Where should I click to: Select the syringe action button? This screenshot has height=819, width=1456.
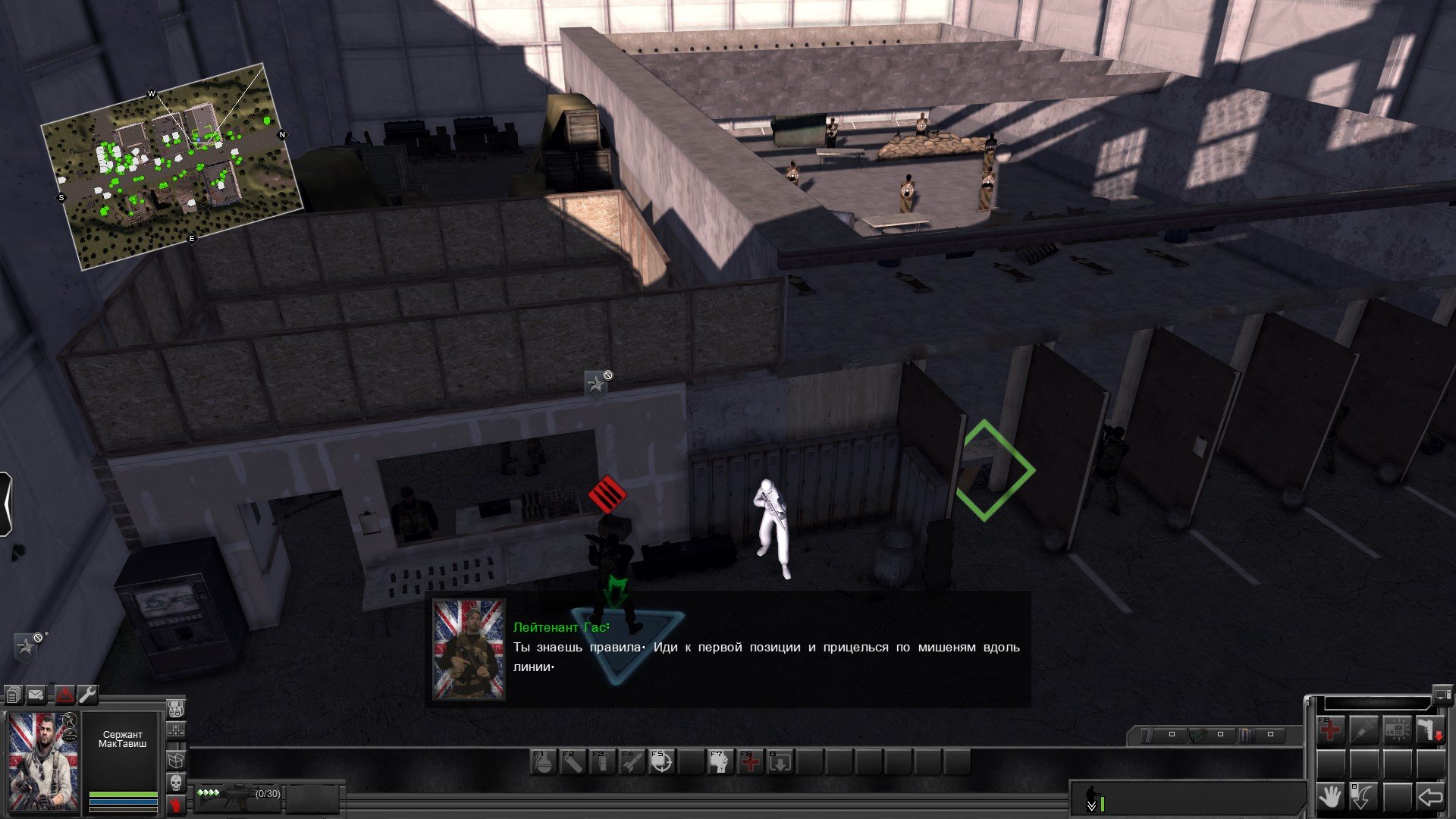coord(1363,731)
